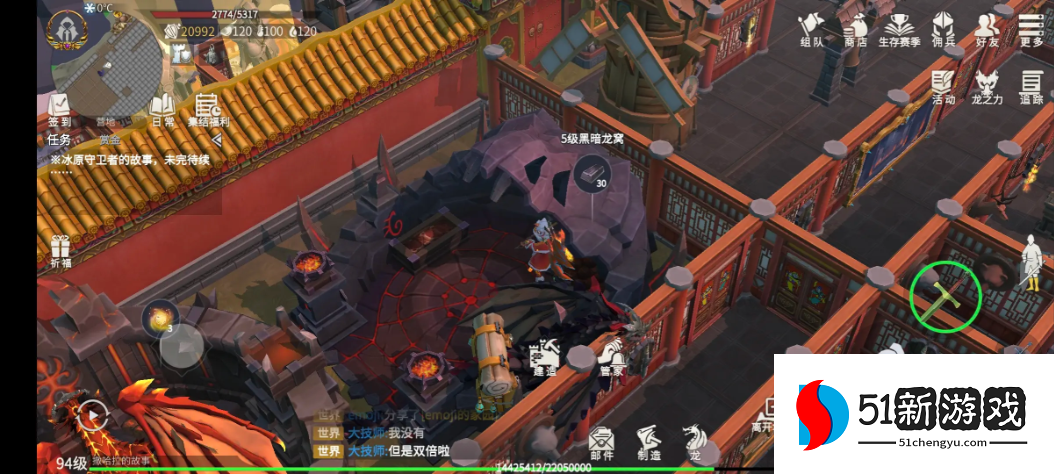Open the 好友 friends list
The height and width of the screenshot is (474, 1054).
[987, 28]
